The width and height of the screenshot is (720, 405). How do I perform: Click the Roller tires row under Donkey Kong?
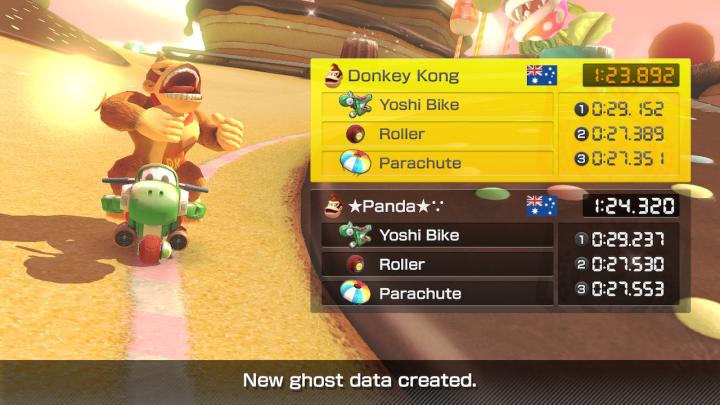pos(438,134)
